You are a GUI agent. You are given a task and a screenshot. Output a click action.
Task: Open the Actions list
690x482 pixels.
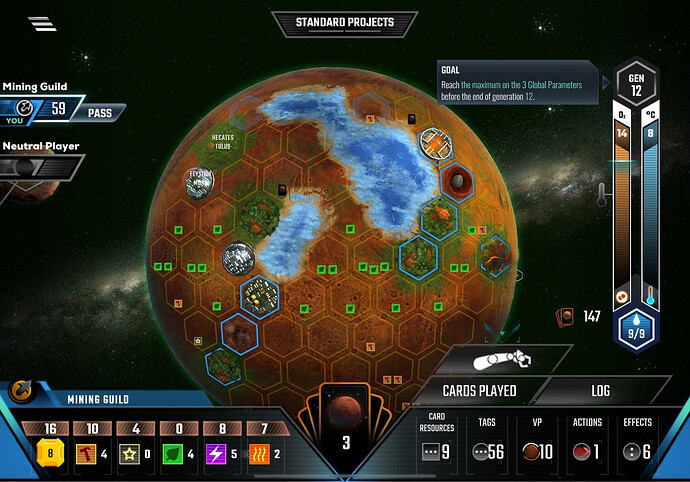(x=588, y=440)
